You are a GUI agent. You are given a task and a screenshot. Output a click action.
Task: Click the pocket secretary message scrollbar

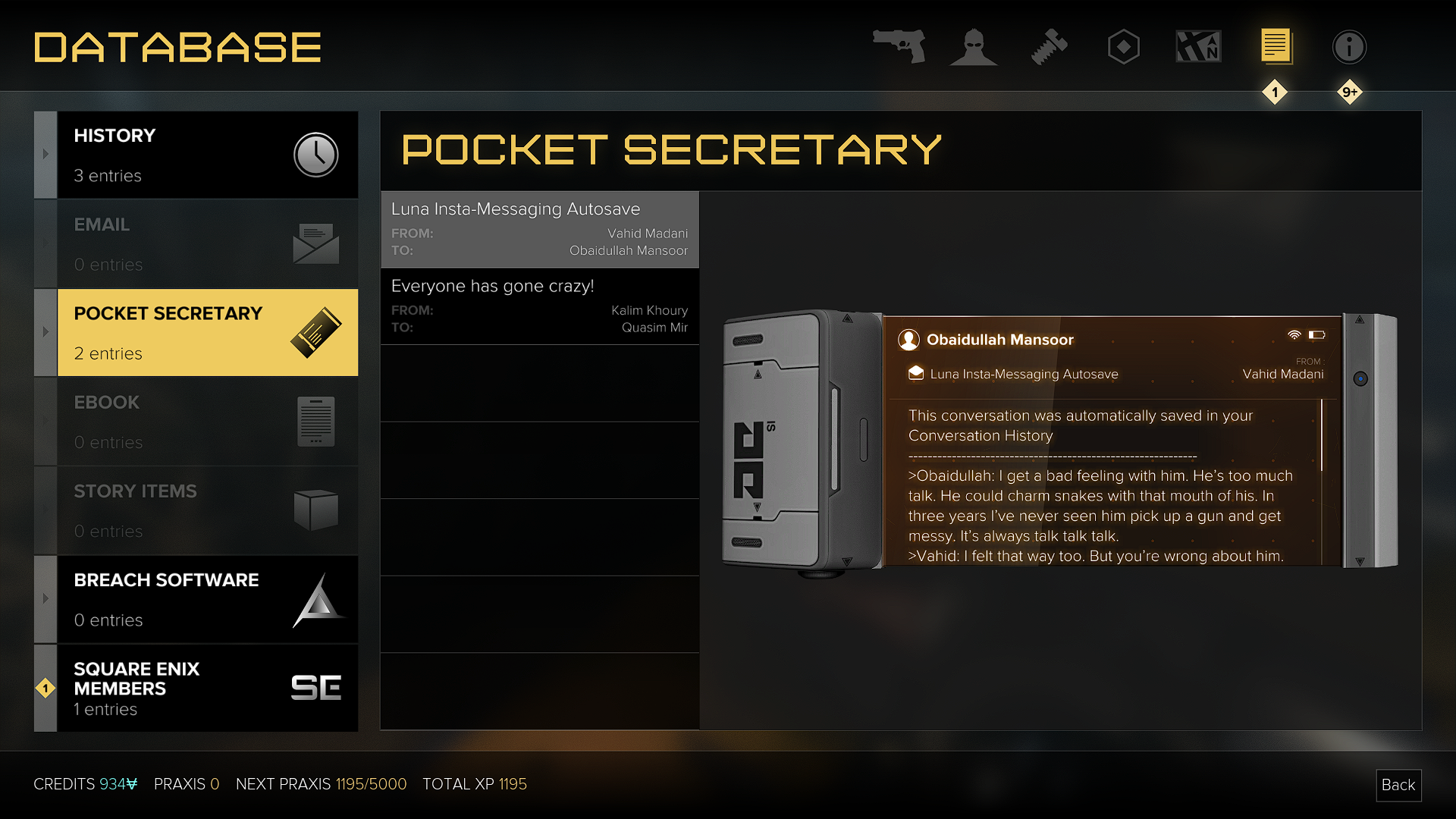click(x=1322, y=435)
